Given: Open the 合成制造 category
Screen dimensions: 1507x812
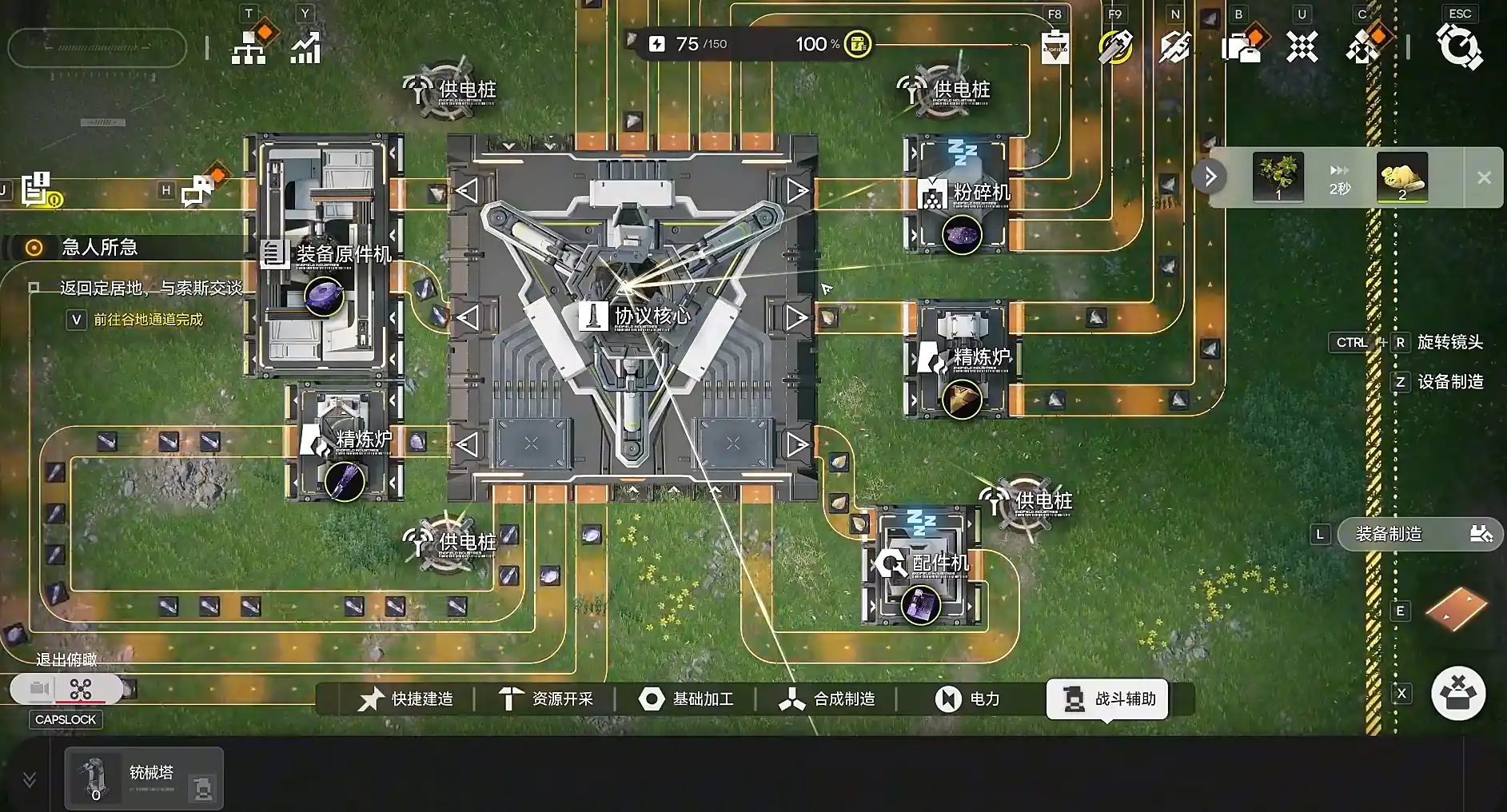Looking at the screenshot, I should (x=827, y=699).
